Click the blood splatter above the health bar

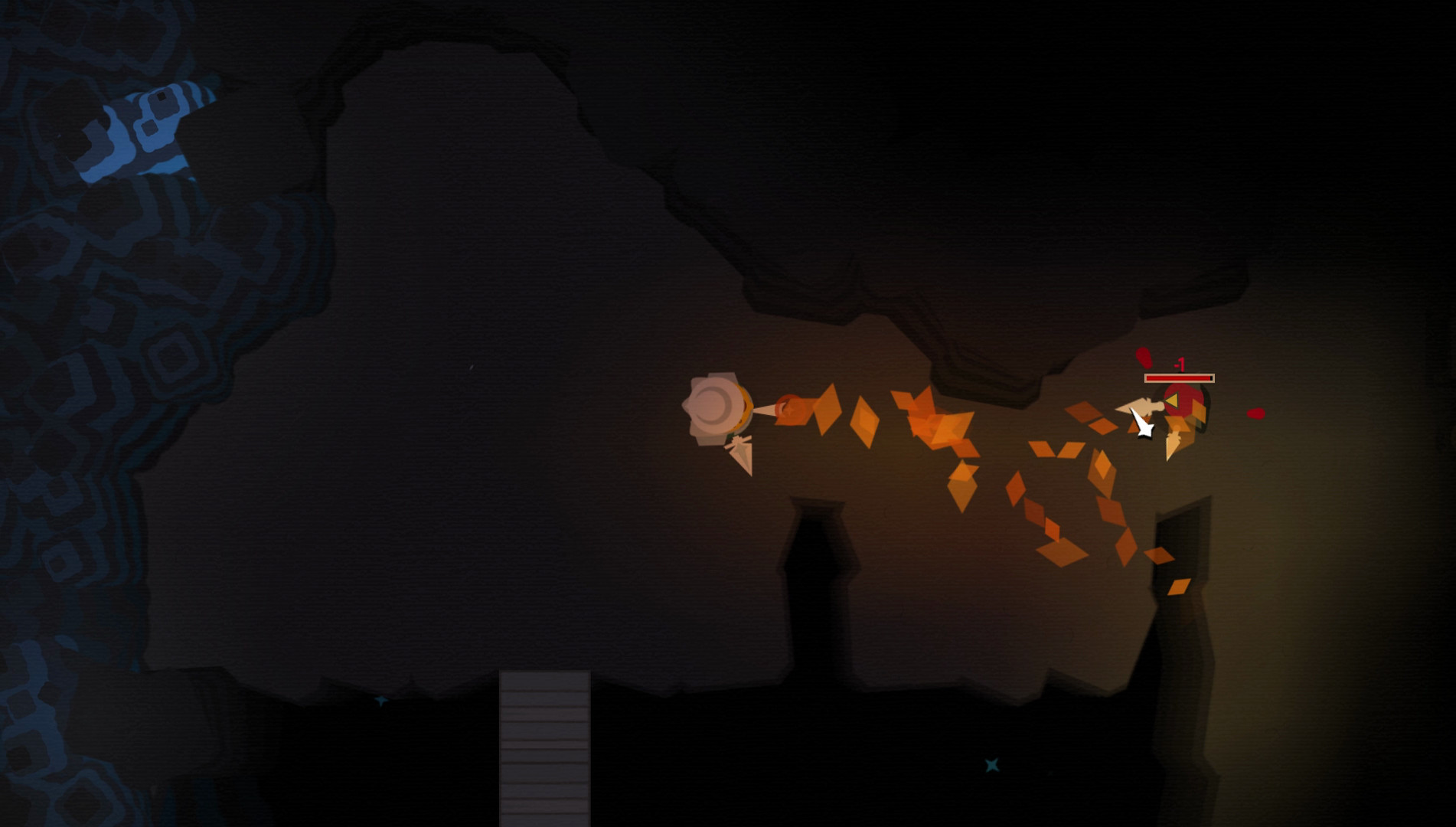click(1144, 357)
